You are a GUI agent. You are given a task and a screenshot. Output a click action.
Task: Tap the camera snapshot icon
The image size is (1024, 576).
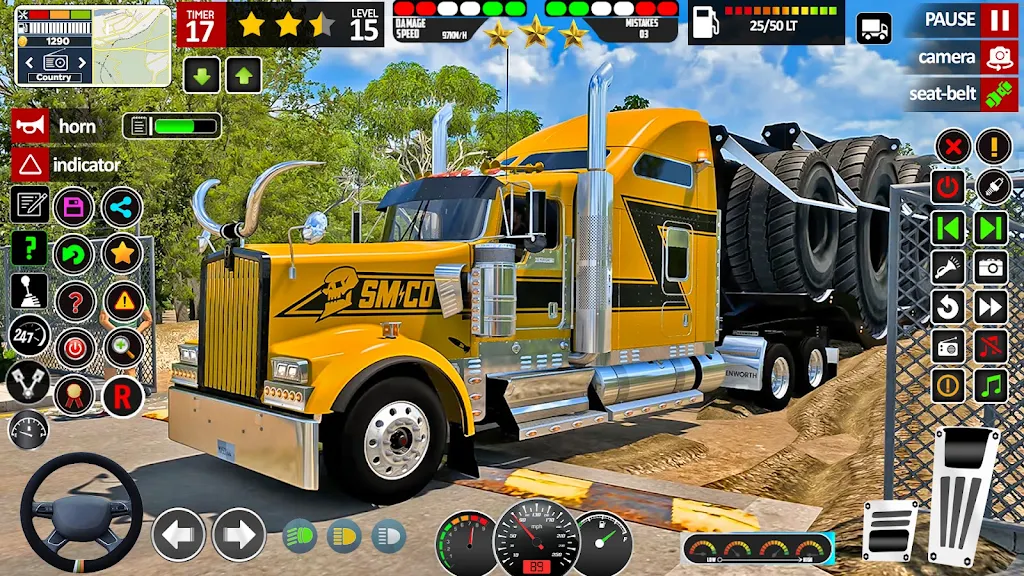click(992, 266)
